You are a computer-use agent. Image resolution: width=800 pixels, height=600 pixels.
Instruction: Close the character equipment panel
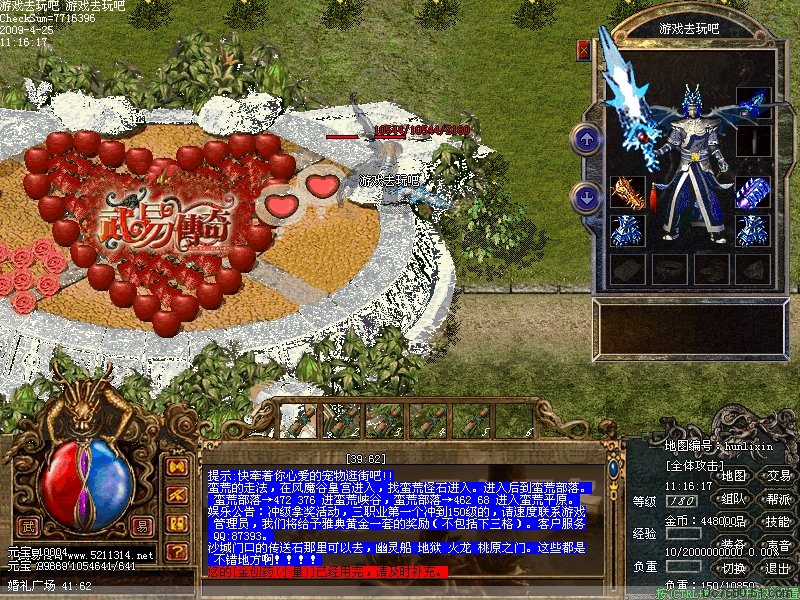(584, 48)
